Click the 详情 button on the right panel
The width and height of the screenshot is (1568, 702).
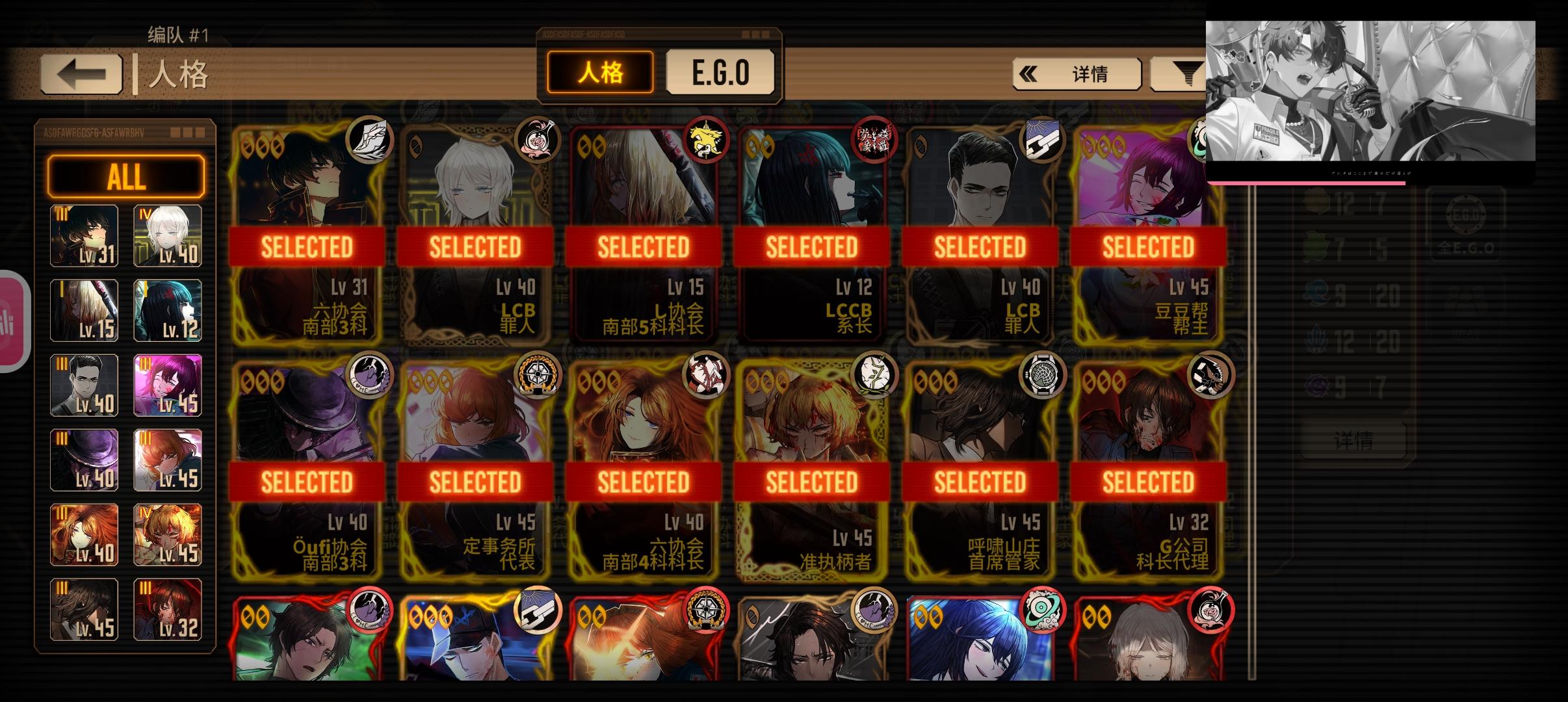(1355, 439)
